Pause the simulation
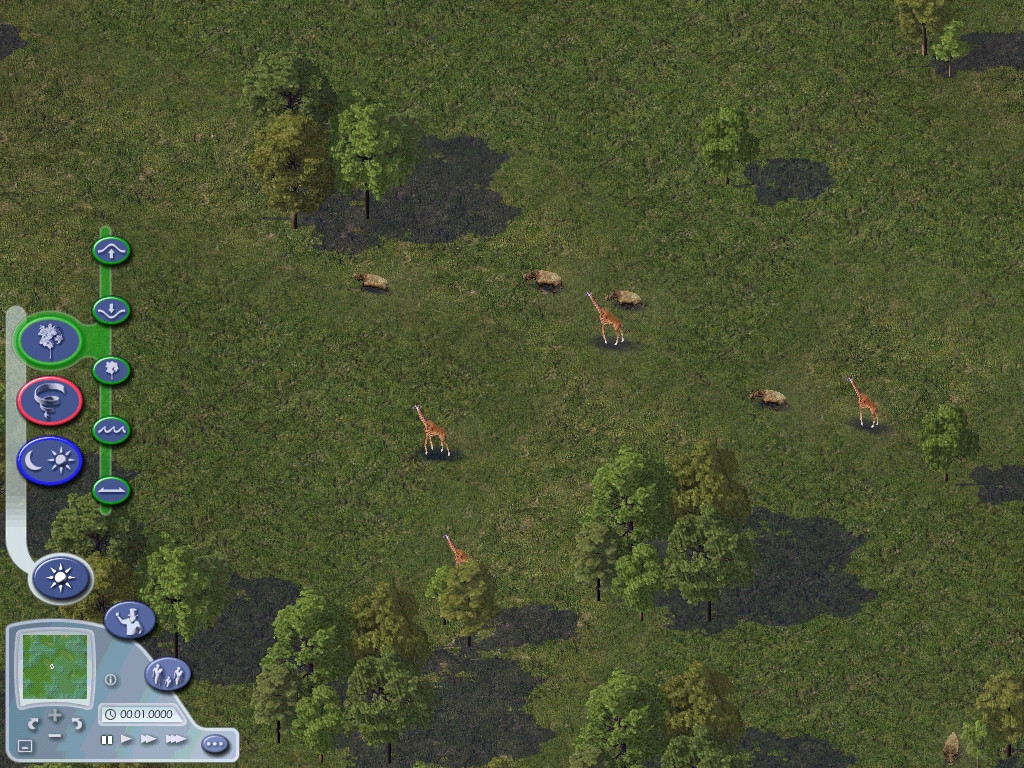The height and width of the screenshot is (768, 1024). click(107, 740)
